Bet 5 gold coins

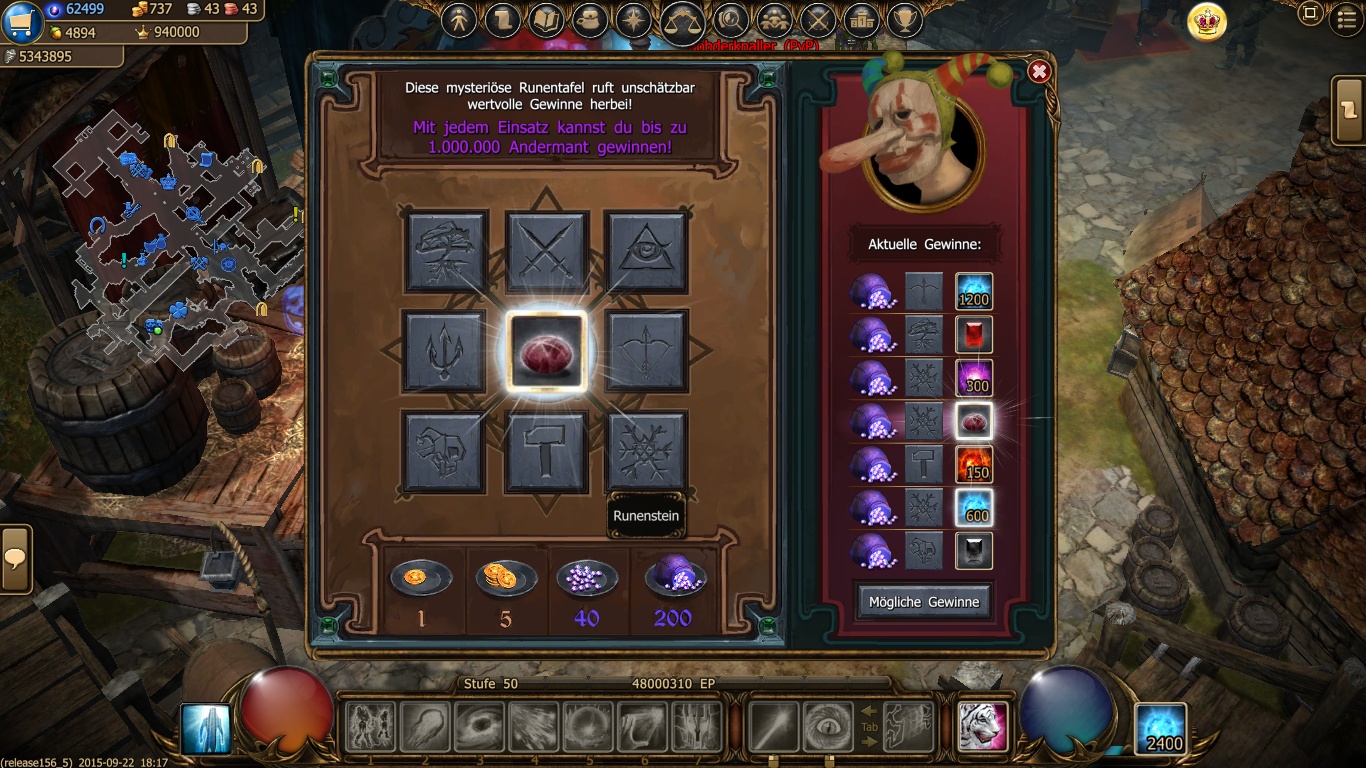click(506, 578)
